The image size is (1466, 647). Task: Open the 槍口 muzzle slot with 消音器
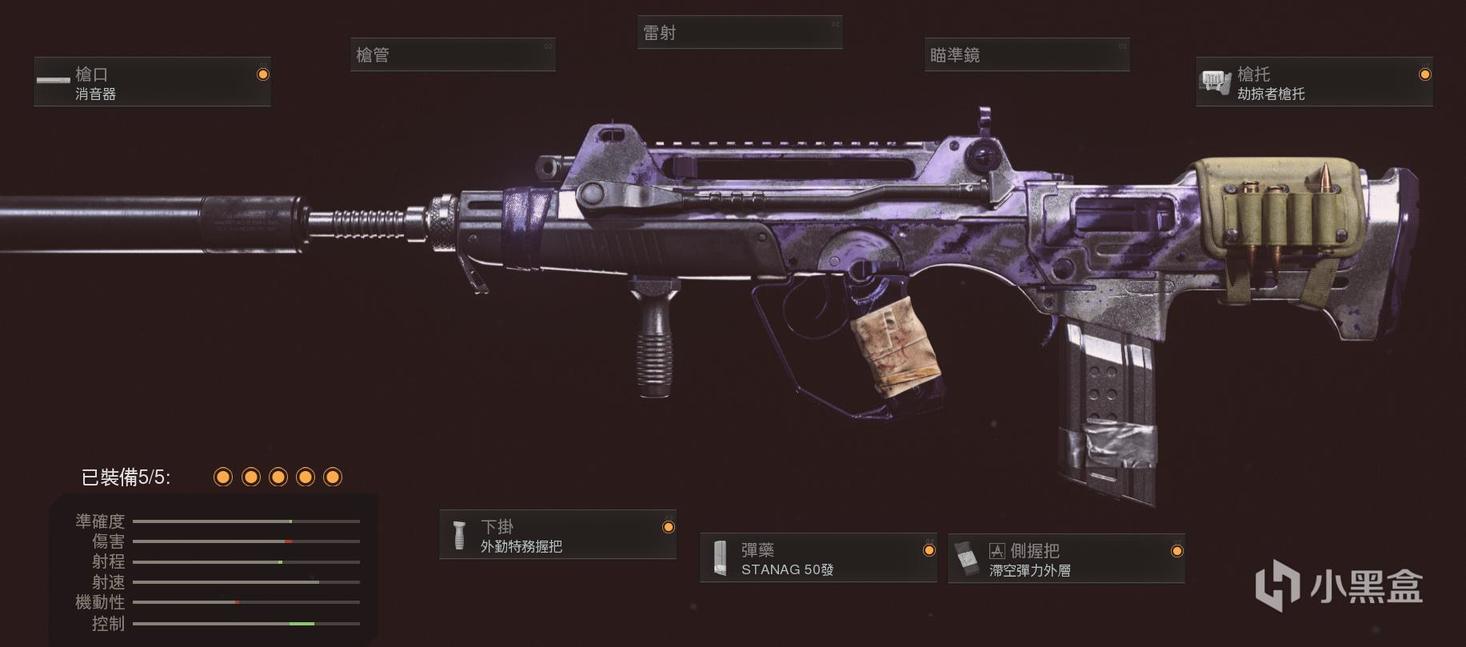pyautogui.click(x=152, y=83)
